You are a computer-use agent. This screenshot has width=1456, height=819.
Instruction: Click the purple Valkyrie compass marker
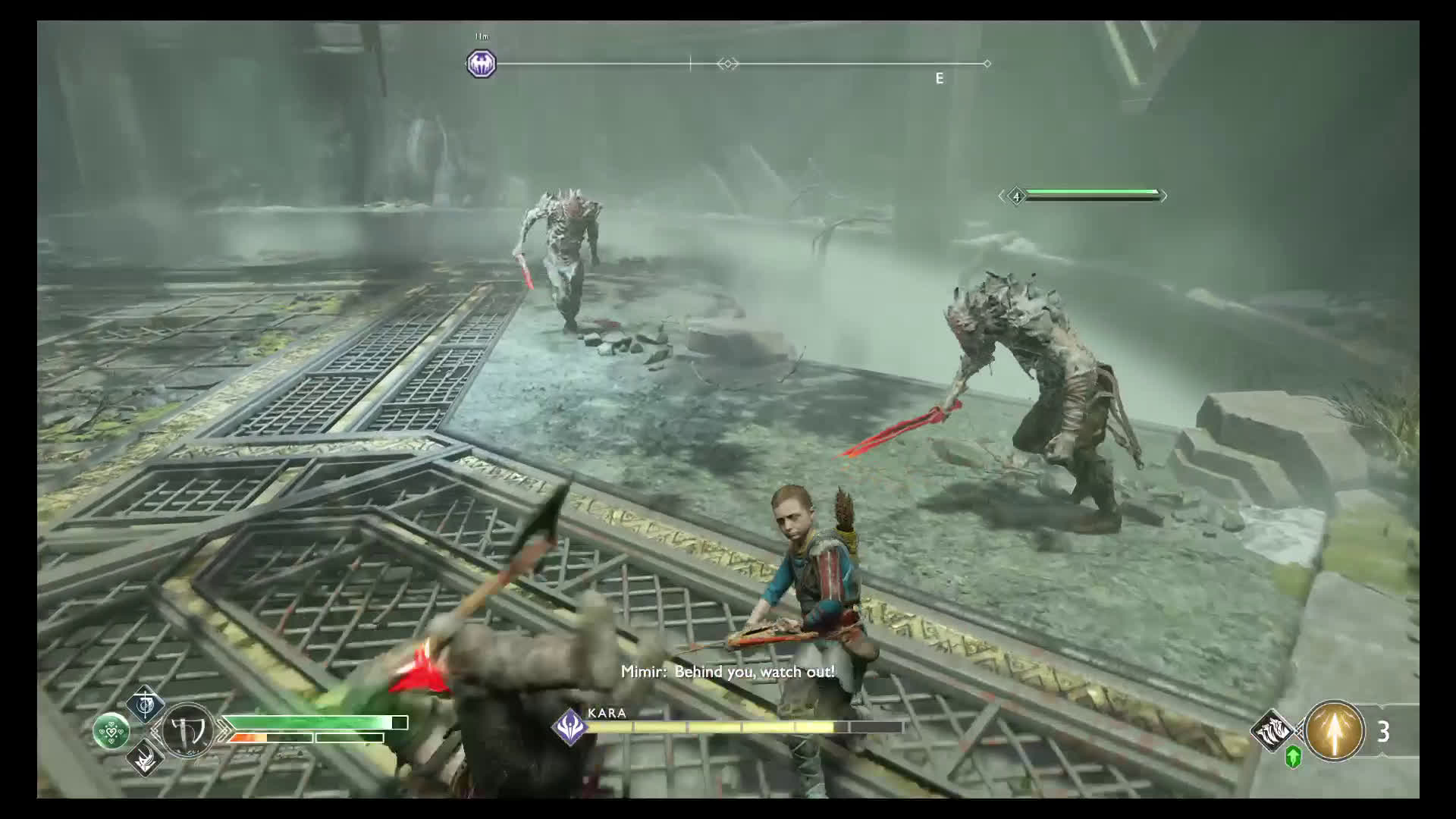tap(481, 64)
